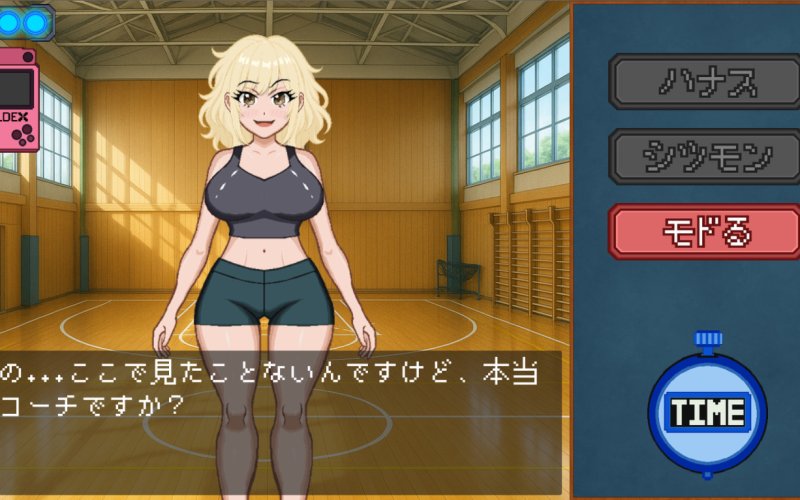
Task: Activate the blue TIME stopwatch
Action: coord(707,411)
